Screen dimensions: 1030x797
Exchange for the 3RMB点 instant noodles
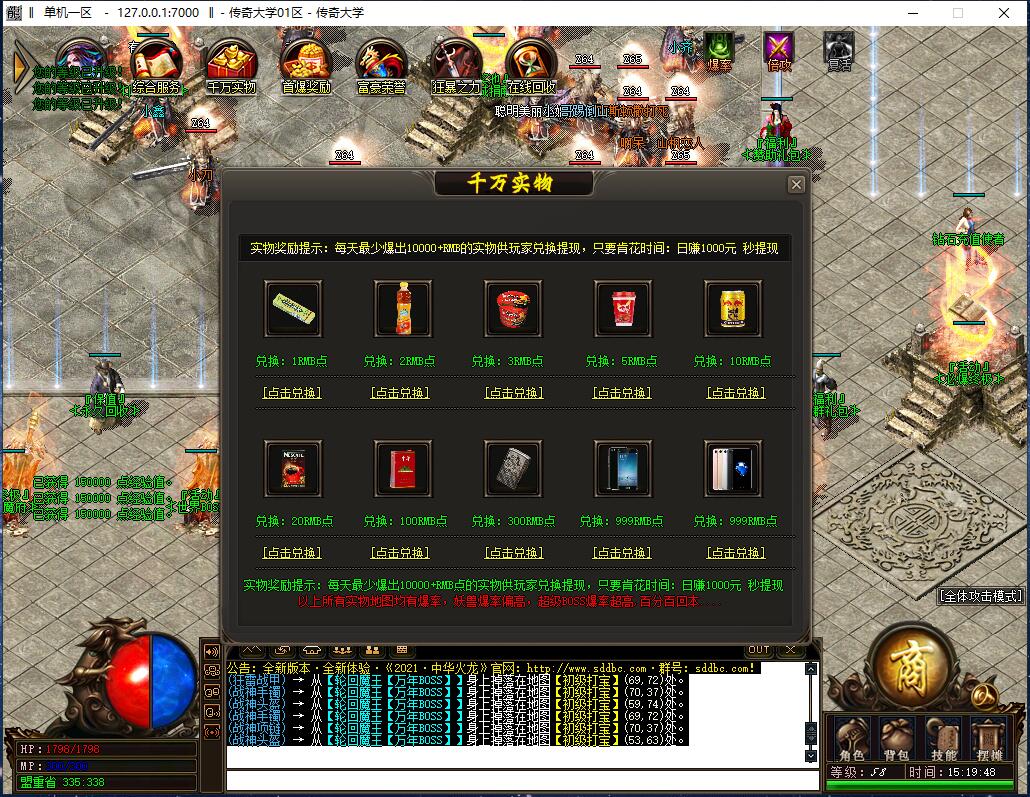(513, 393)
